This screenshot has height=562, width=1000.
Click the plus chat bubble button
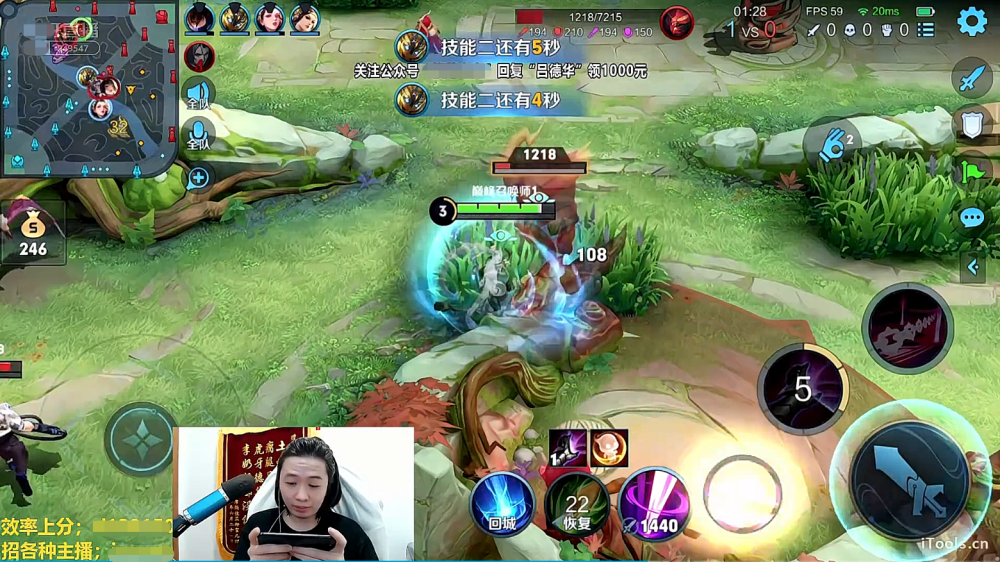tap(198, 178)
